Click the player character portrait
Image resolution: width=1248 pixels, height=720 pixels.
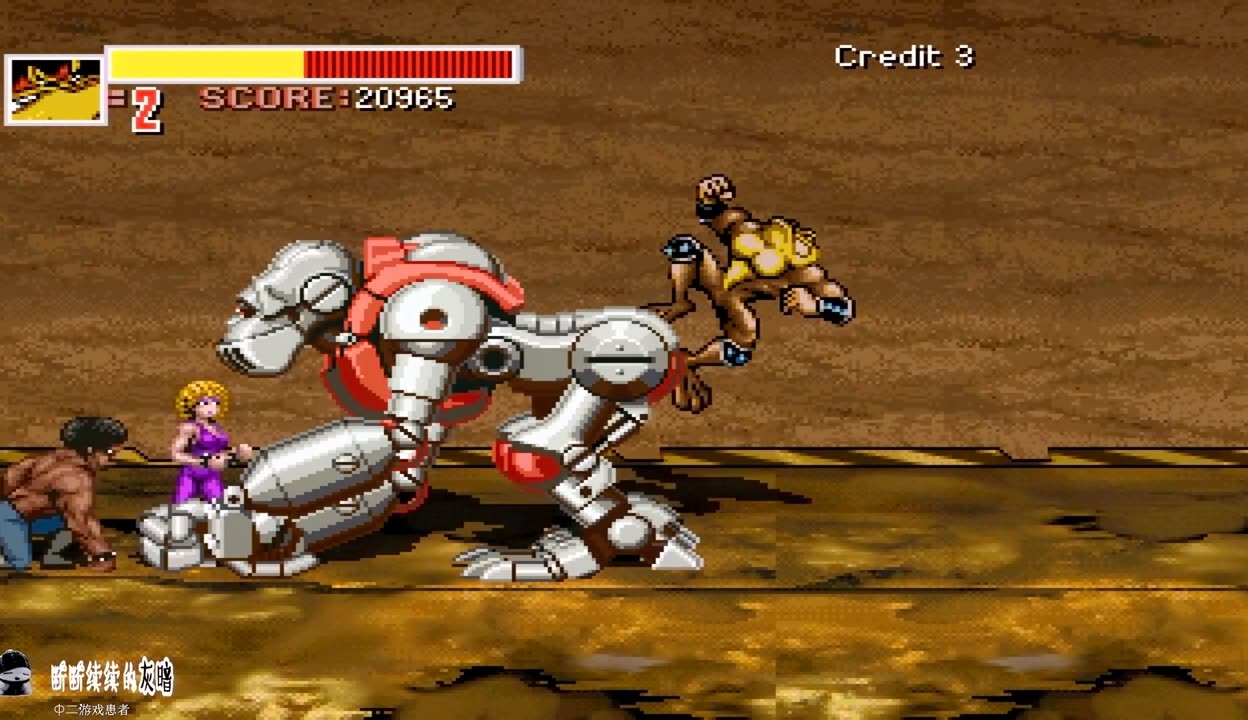point(56,90)
